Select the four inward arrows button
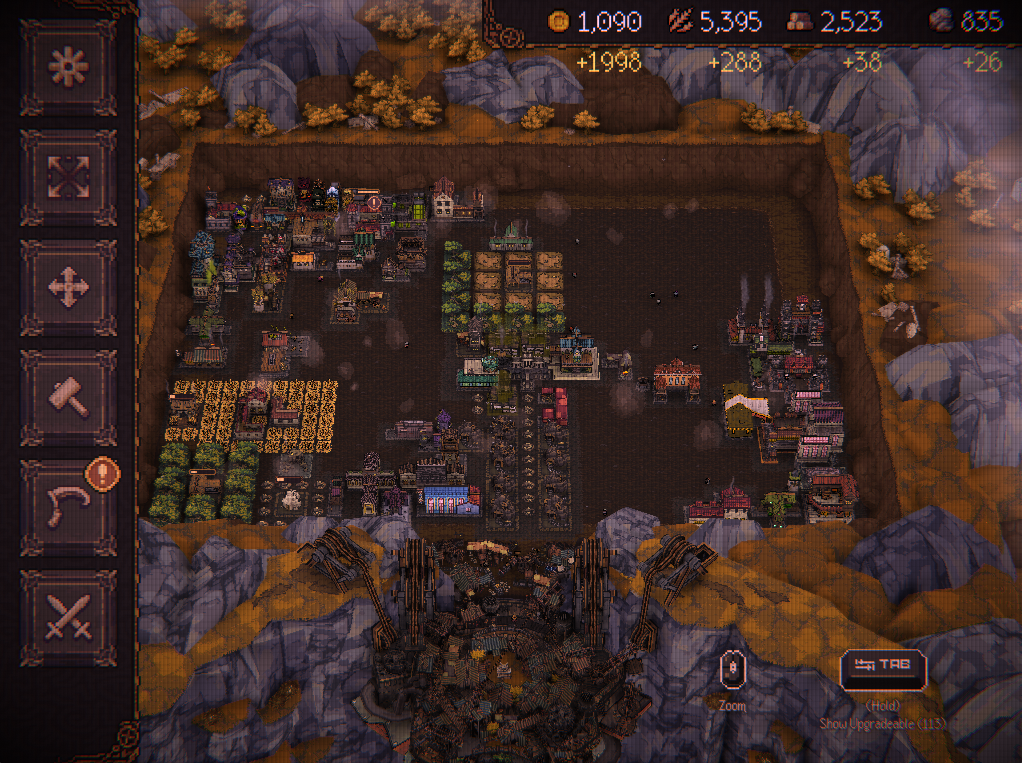 pyautogui.click(x=68, y=177)
